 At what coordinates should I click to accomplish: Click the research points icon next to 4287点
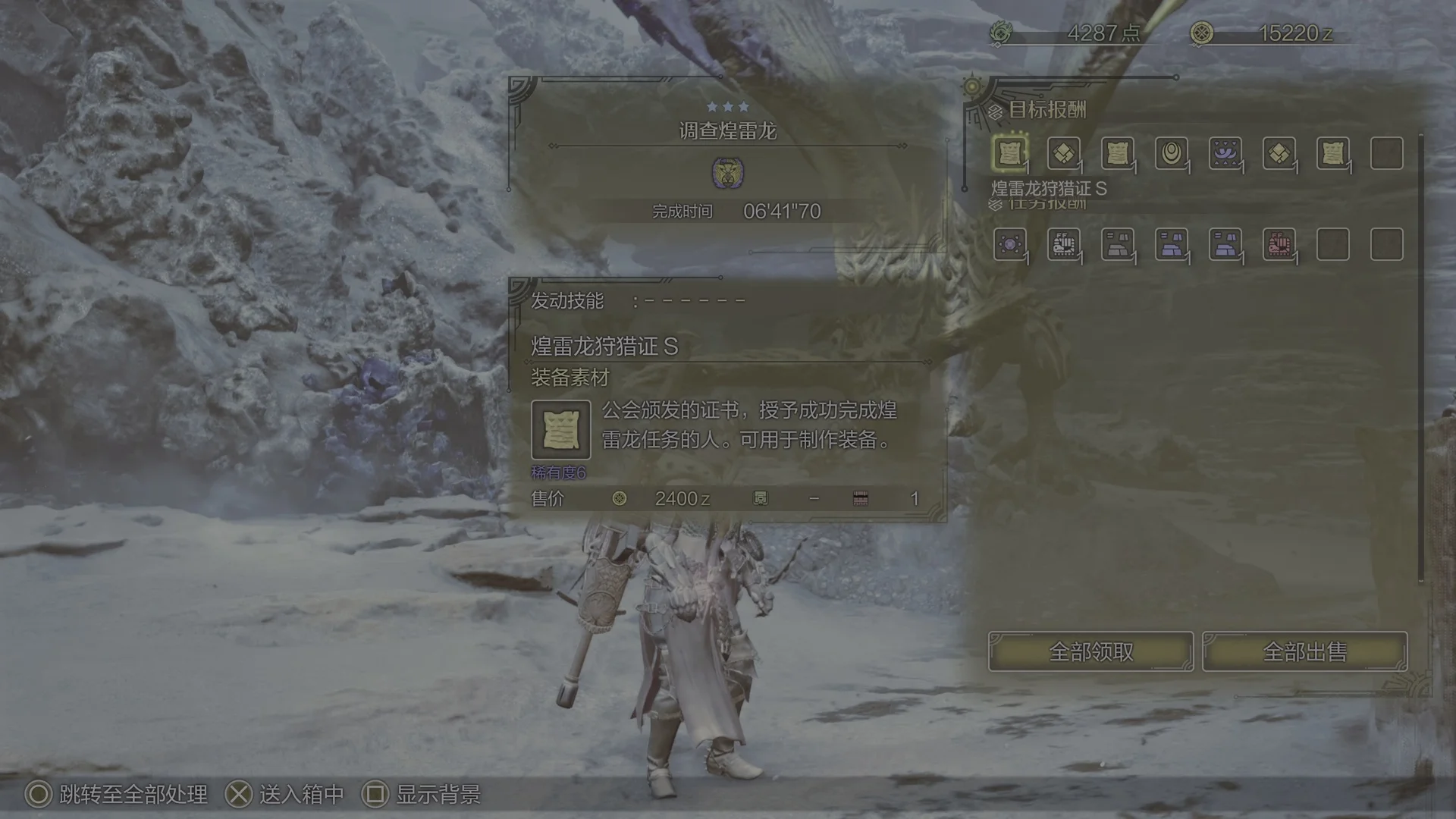[x=1002, y=33]
